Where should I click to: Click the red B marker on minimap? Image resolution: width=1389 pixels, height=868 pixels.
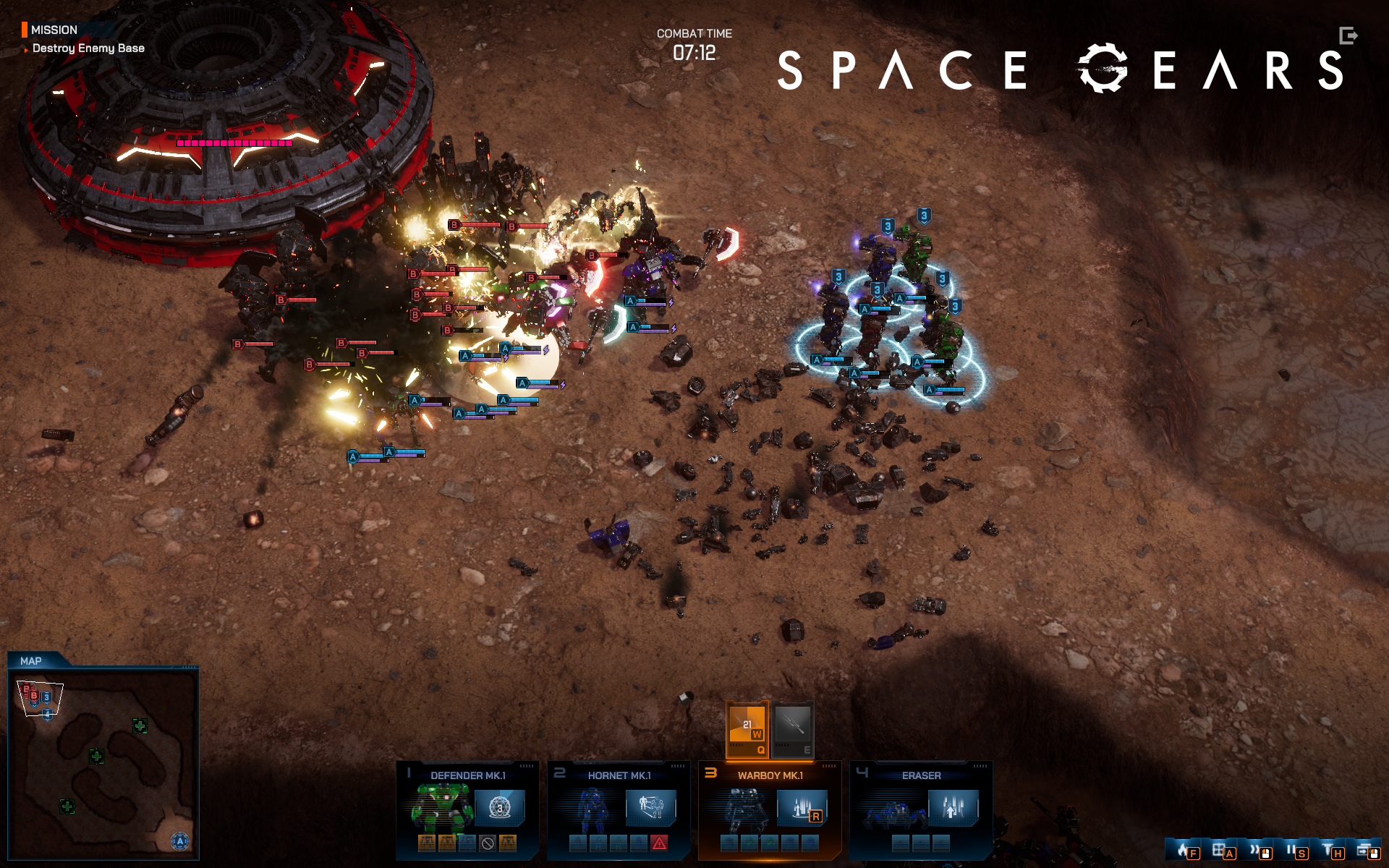coord(33,696)
